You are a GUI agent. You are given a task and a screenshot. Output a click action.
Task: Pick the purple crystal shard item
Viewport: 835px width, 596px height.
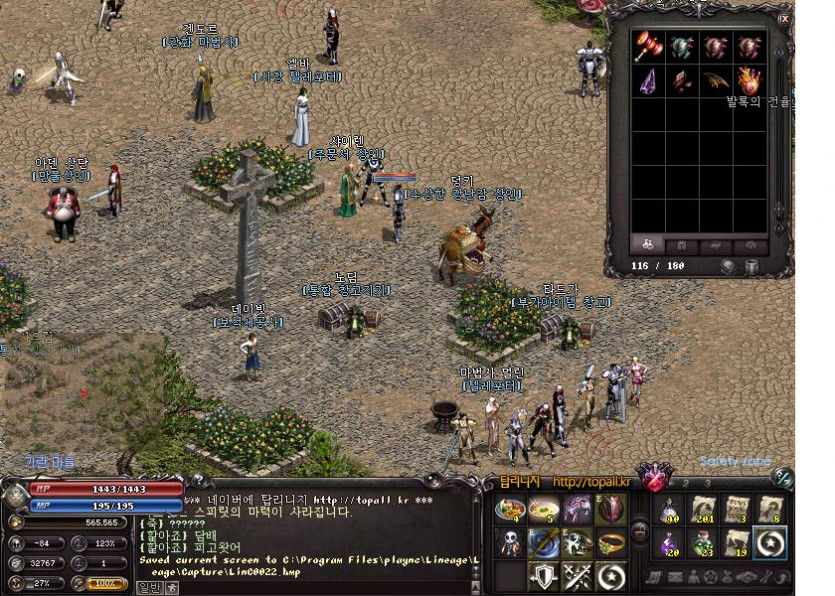point(647,81)
